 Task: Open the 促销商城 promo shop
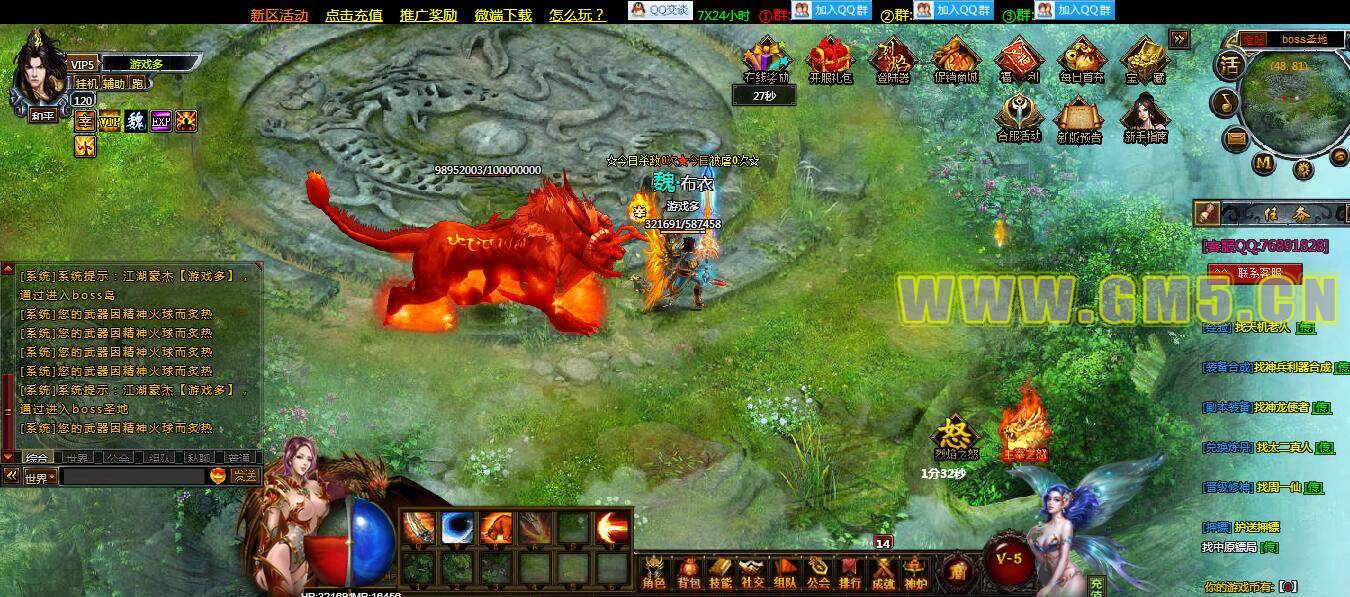pos(955,60)
